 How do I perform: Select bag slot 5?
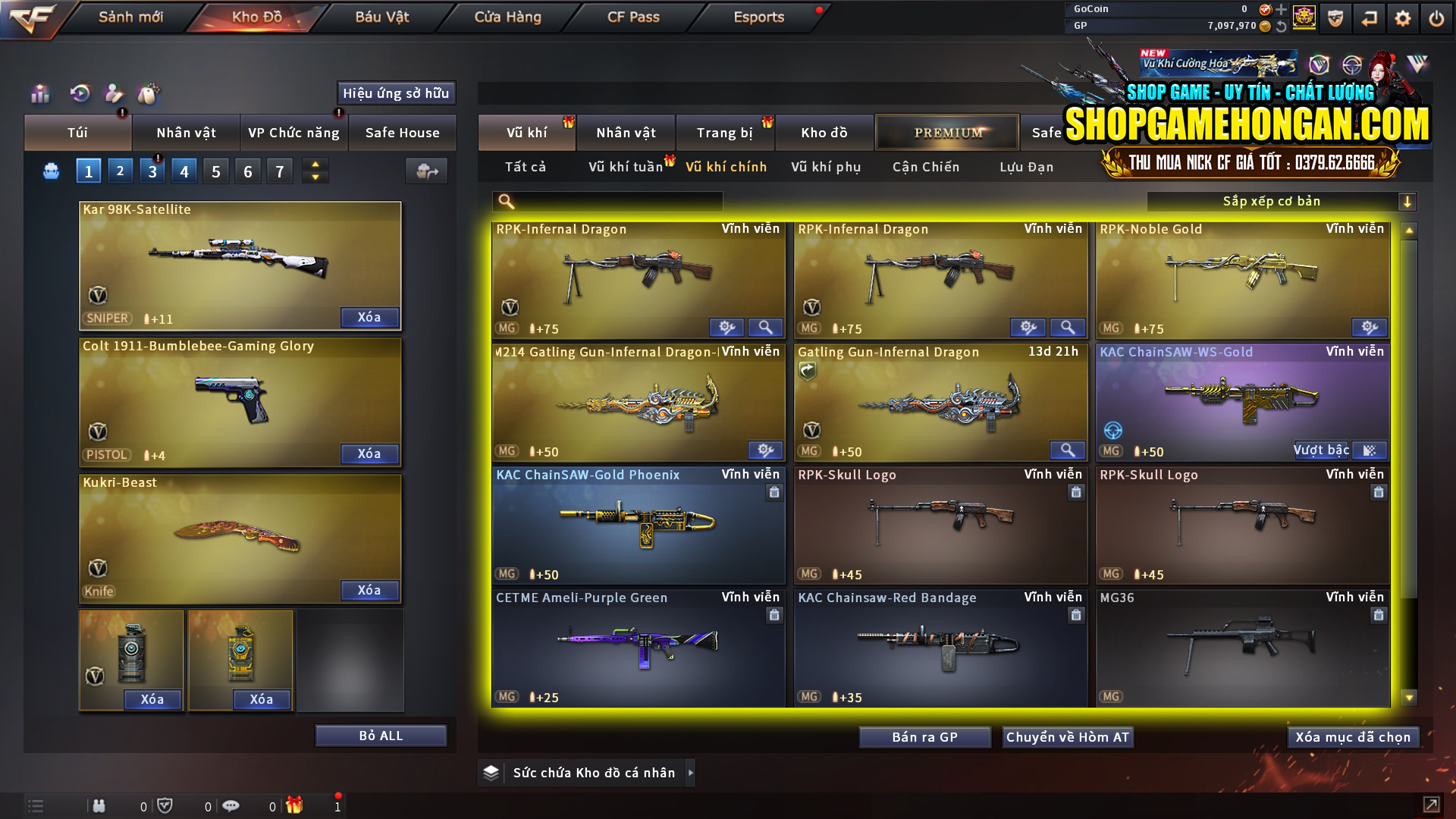pos(215,171)
